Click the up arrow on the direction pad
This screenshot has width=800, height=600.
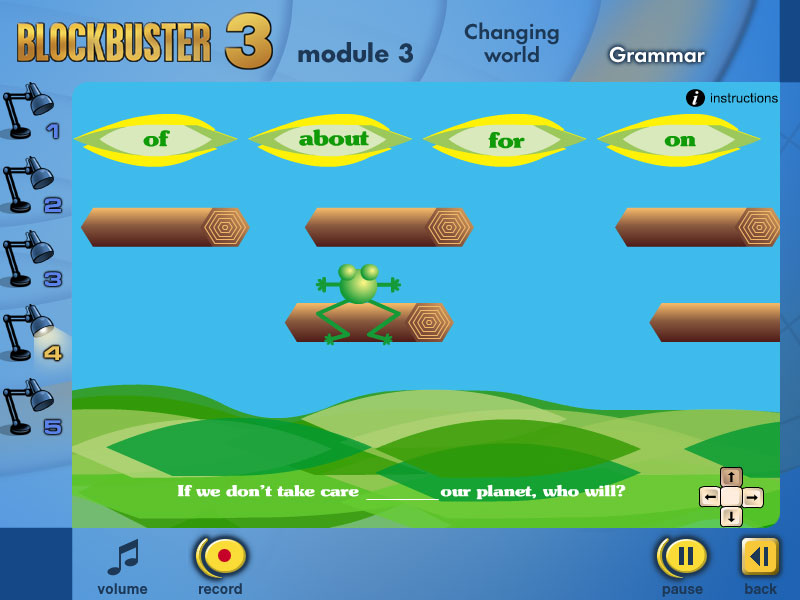pyautogui.click(x=731, y=477)
